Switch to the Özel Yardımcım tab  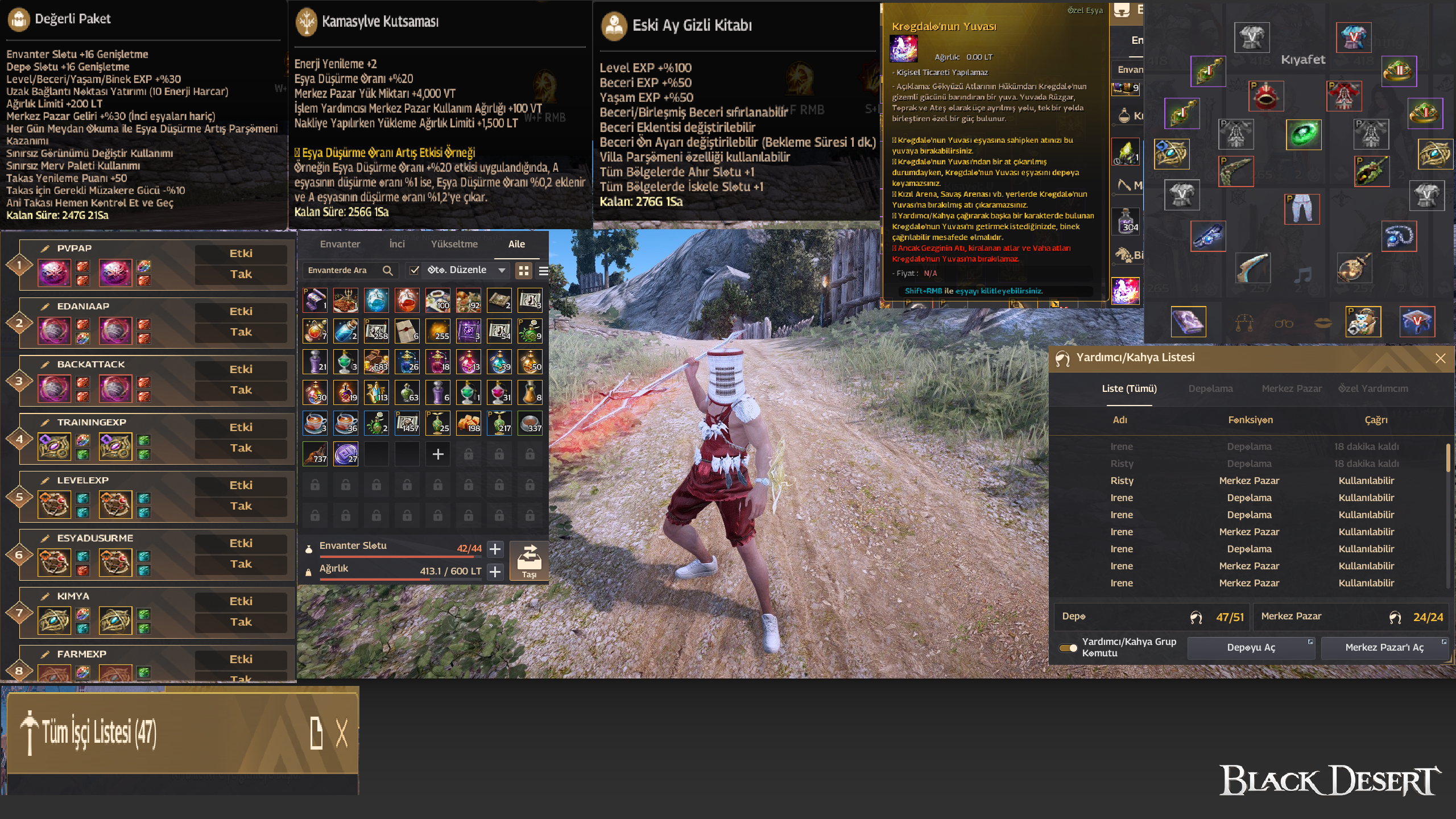1373,388
